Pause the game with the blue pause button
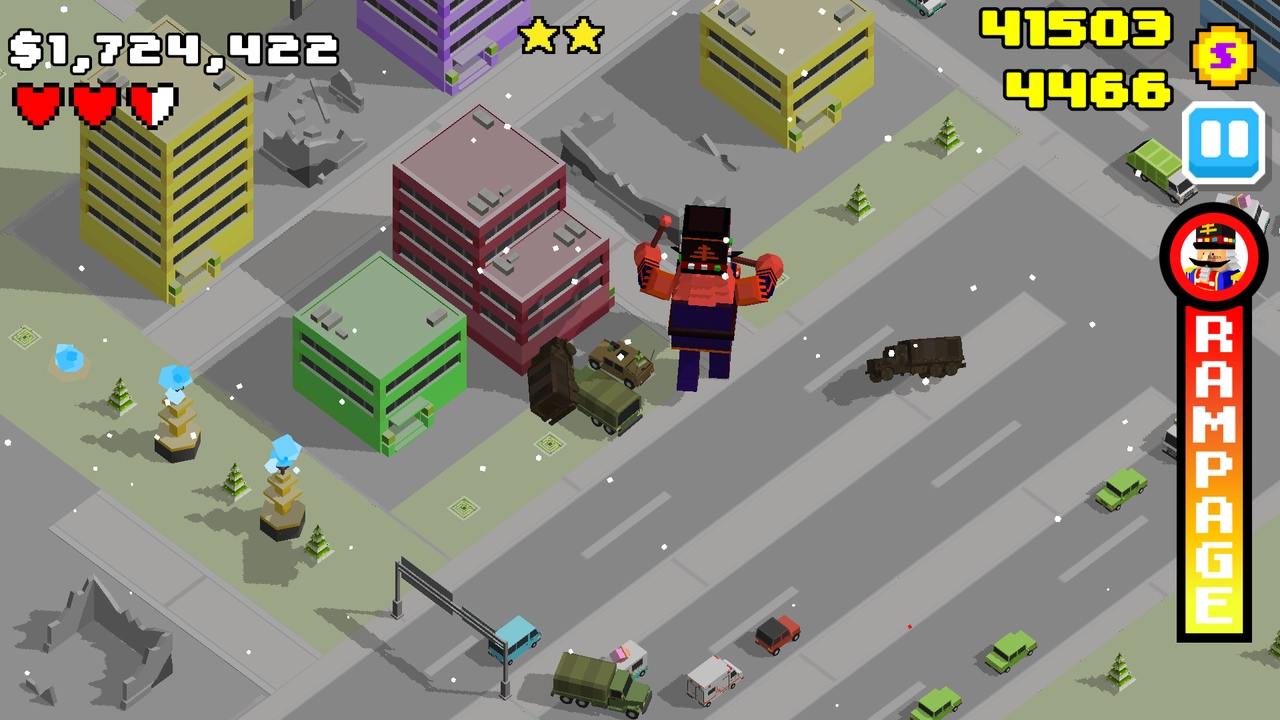 (1222, 140)
